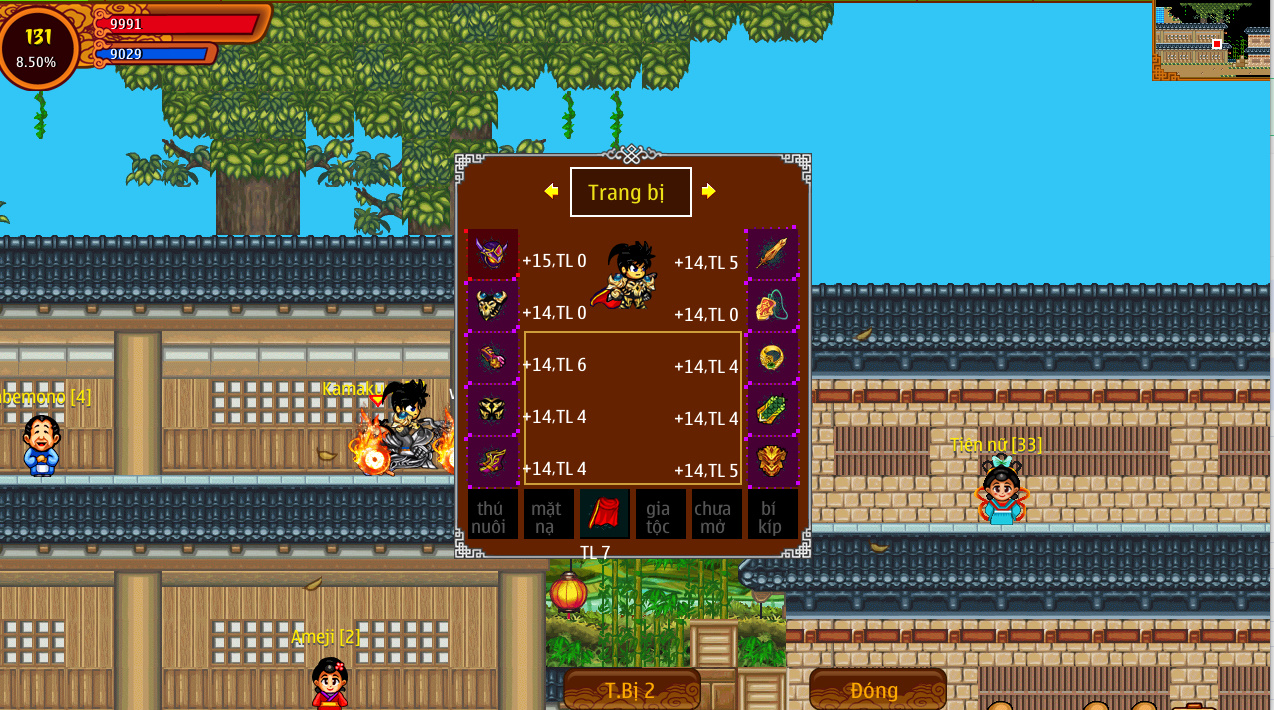This screenshot has height=710, width=1274.
Task: Switch to the T.Bị 2 equipment set
Action: [631, 689]
